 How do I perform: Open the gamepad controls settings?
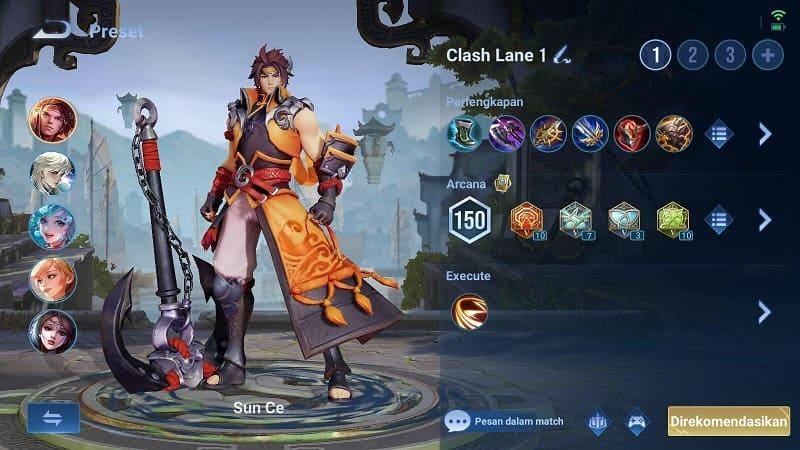(x=637, y=421)
